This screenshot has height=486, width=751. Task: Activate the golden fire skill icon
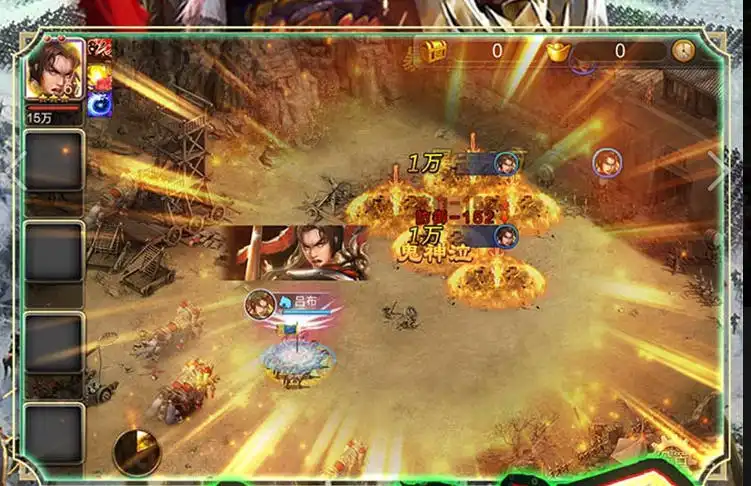[x=99, y=77]
